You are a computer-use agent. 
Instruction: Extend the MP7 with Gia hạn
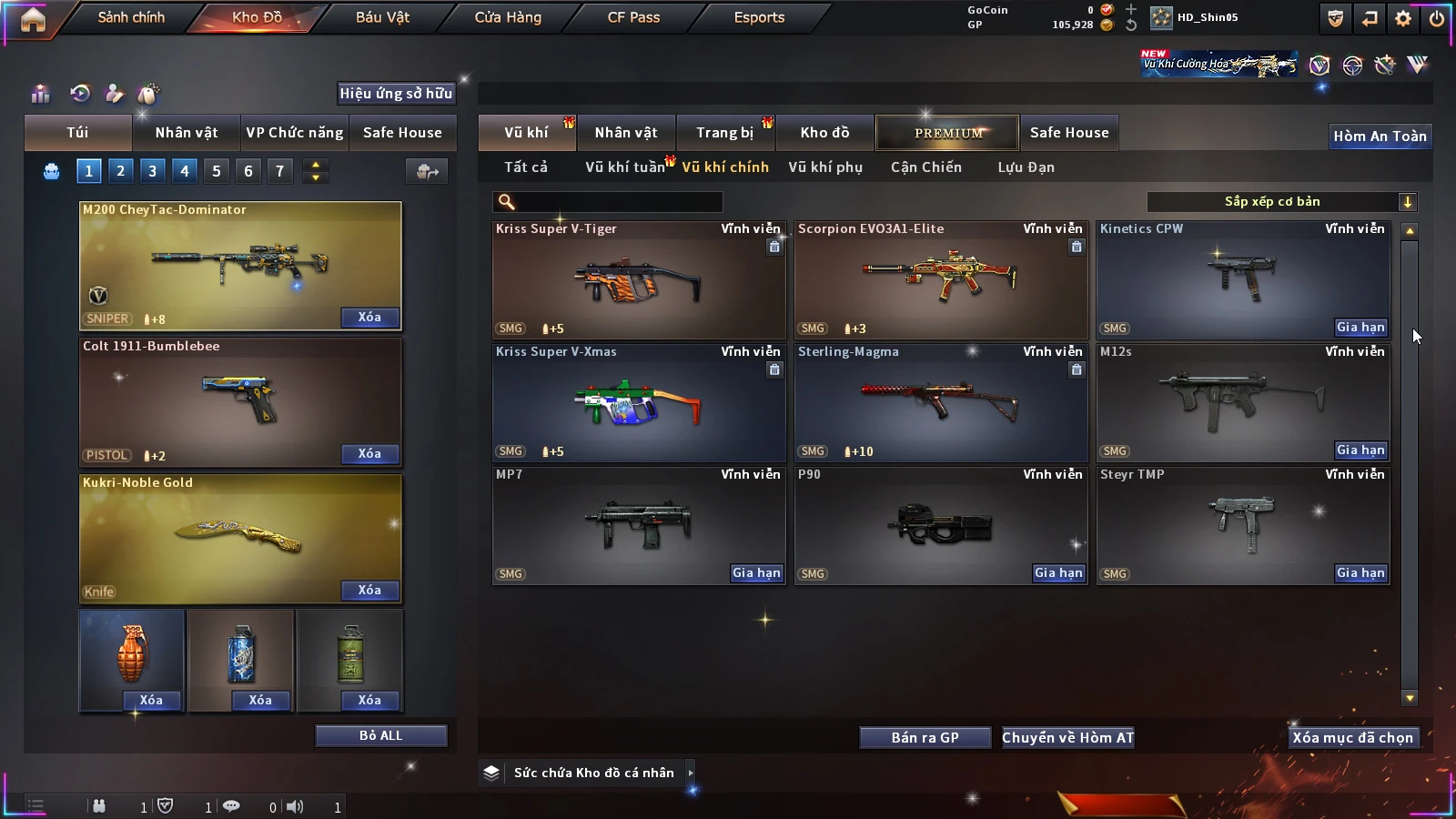tap(756, 573)
